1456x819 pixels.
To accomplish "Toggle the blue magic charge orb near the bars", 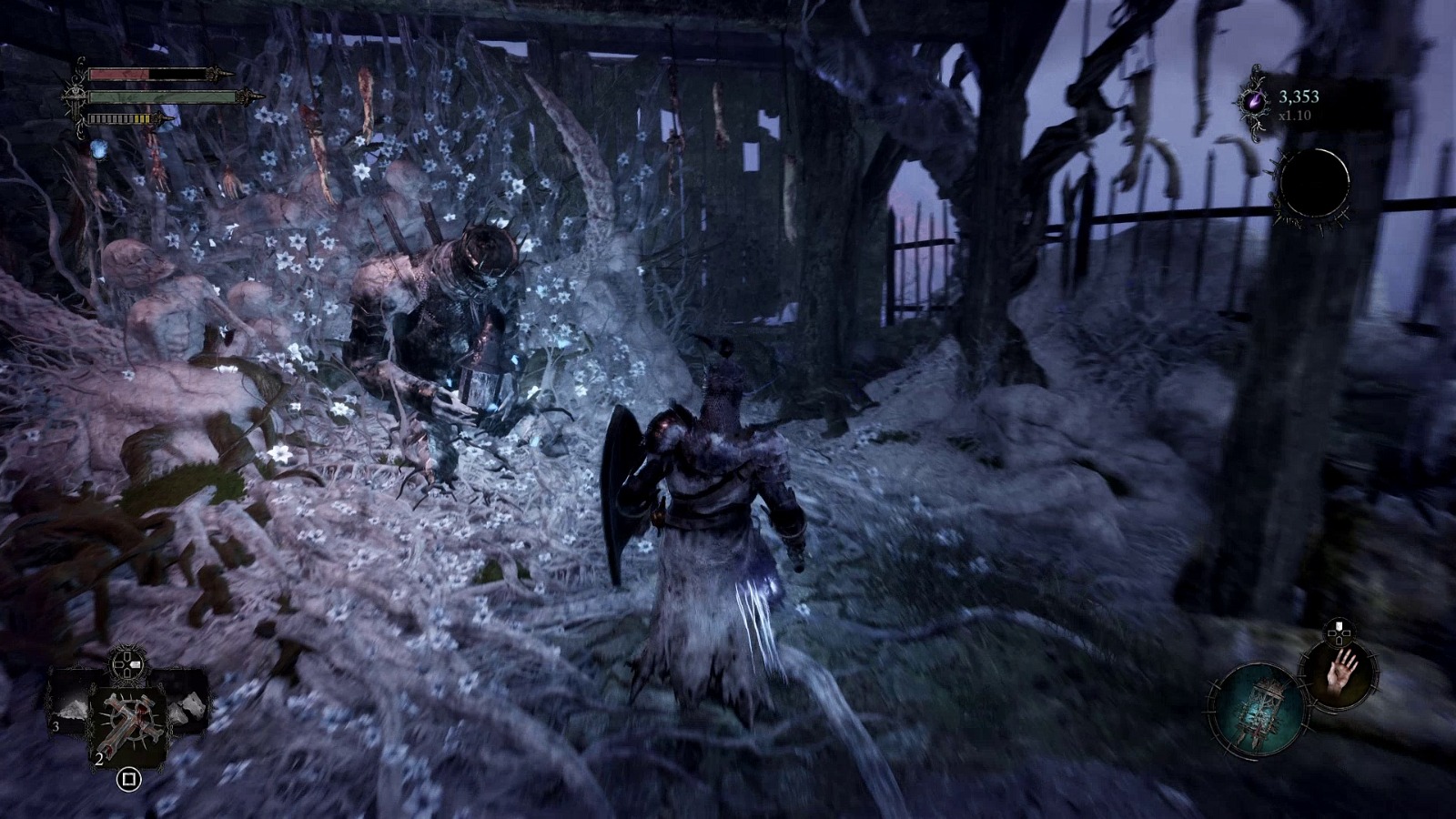I will pyautogui.click(x=98, y=150).
